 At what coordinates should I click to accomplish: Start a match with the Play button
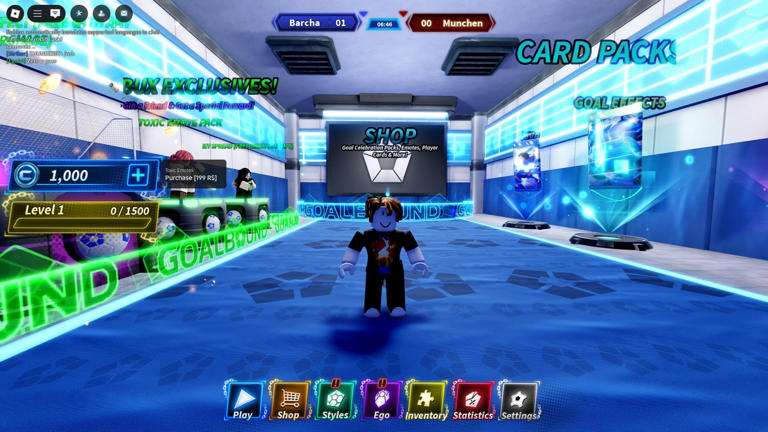coord(243,401)
